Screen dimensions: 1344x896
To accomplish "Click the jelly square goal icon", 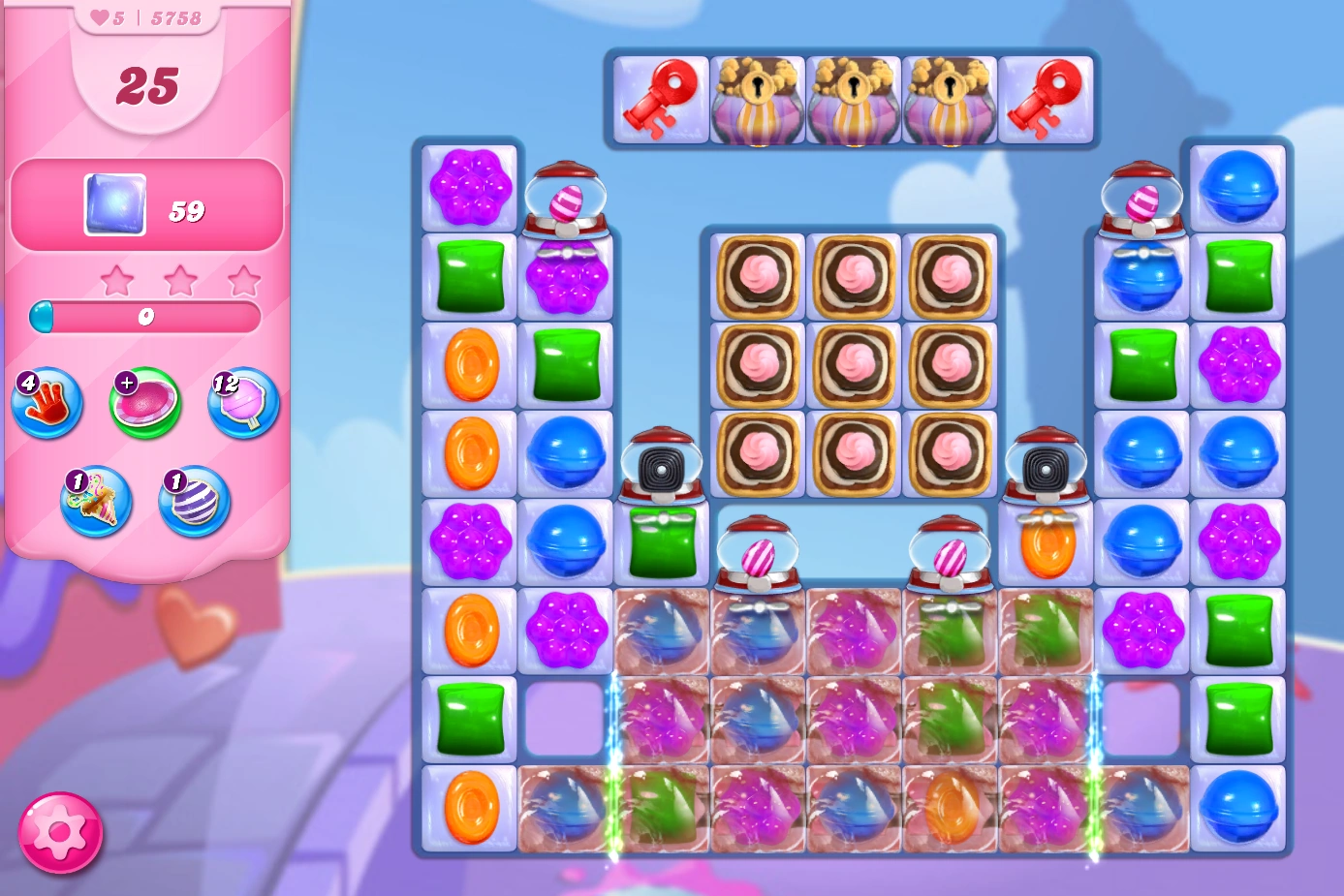I will tap(114, 205).
